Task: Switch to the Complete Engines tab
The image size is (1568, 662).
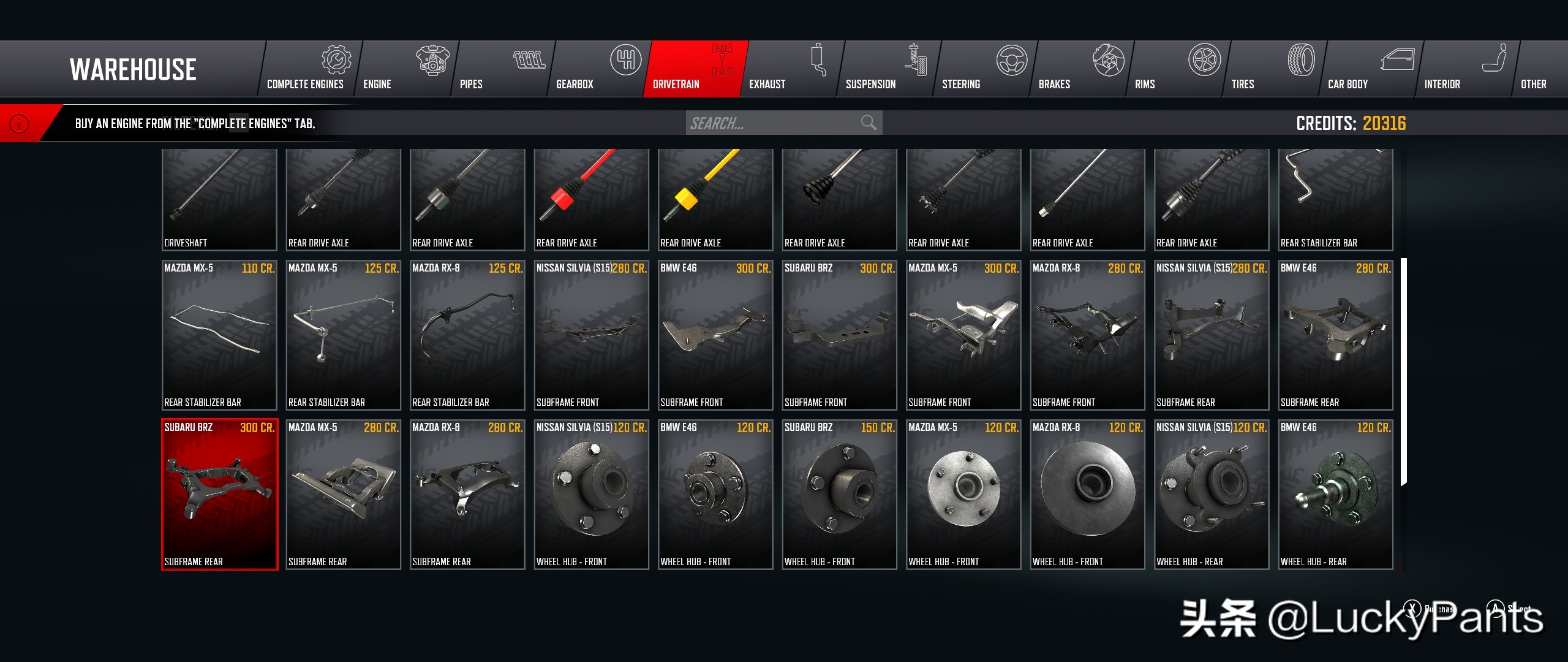Action: [x=308, y=69]
